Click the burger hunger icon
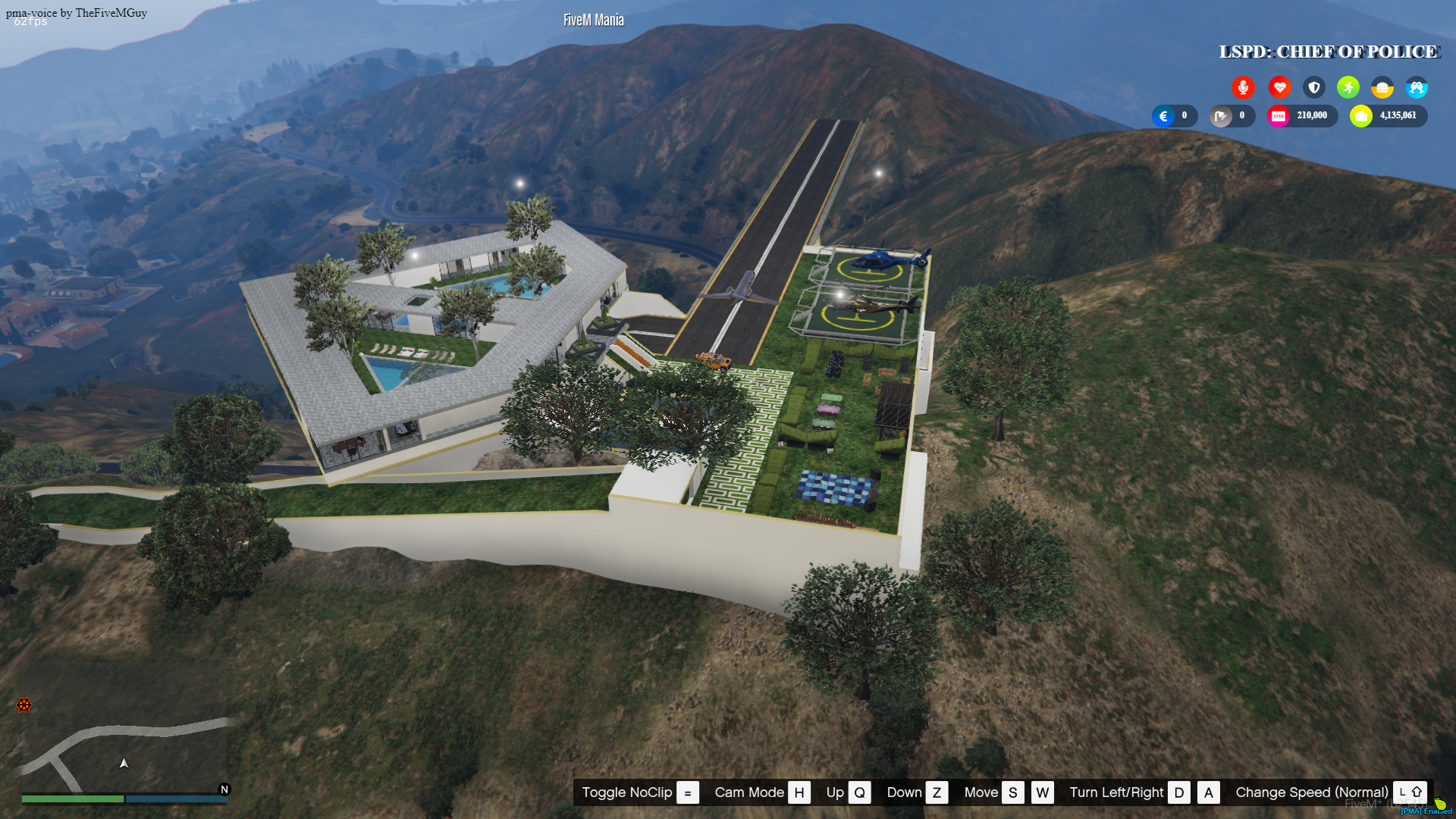The width and height of the screenshot is (1456, 819). 1382,87
